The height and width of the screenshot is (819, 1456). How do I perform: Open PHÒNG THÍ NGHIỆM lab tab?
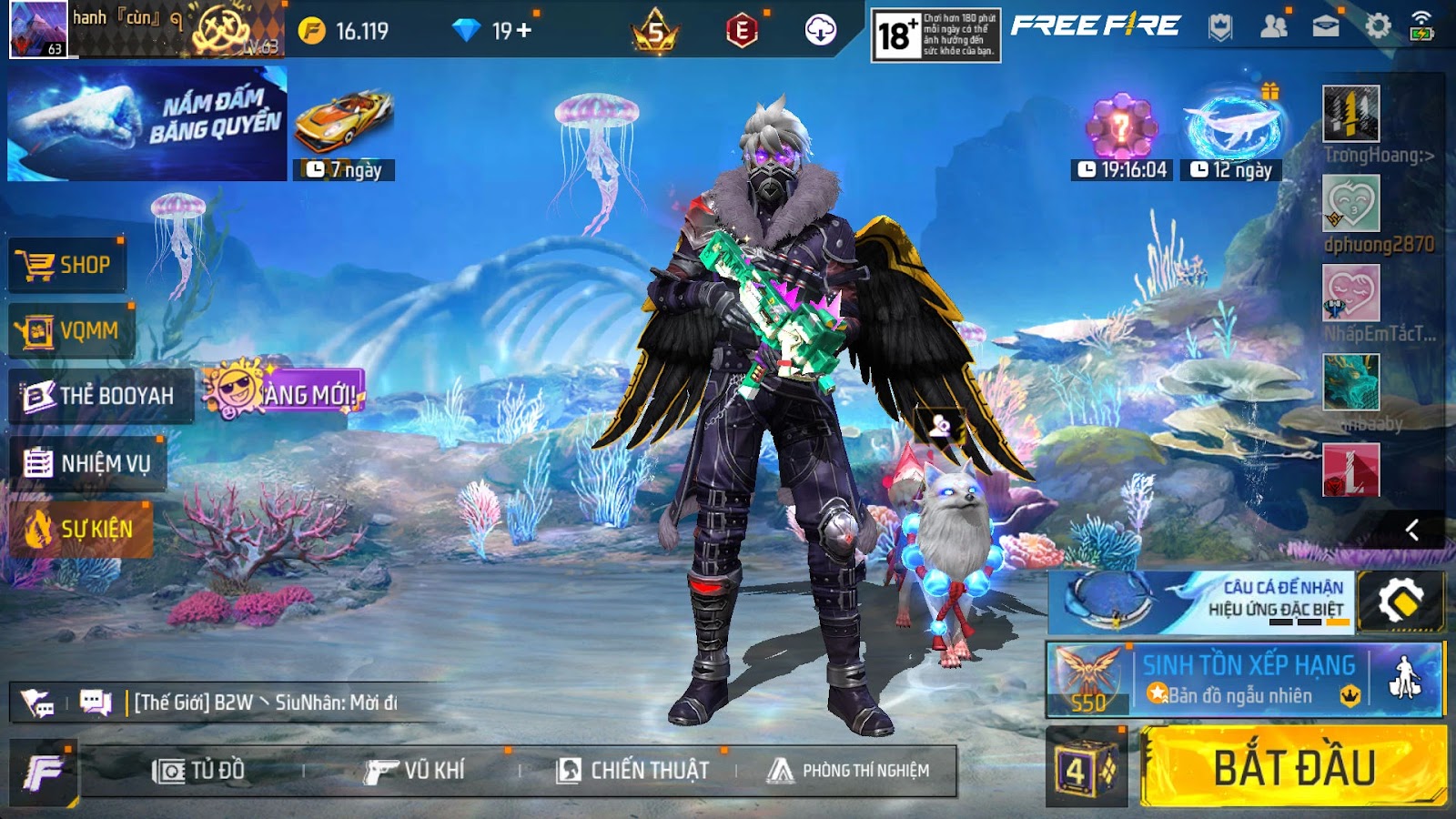click(848, 771)
